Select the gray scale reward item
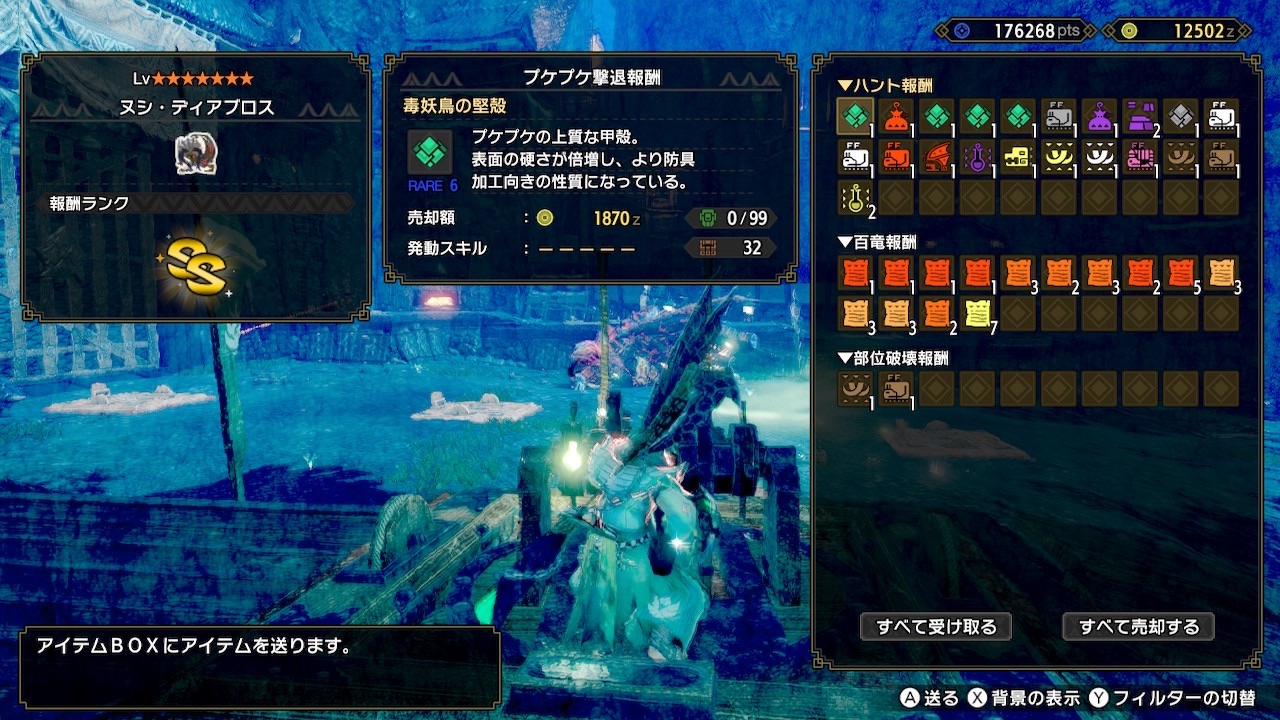 tap(1180, 116)
